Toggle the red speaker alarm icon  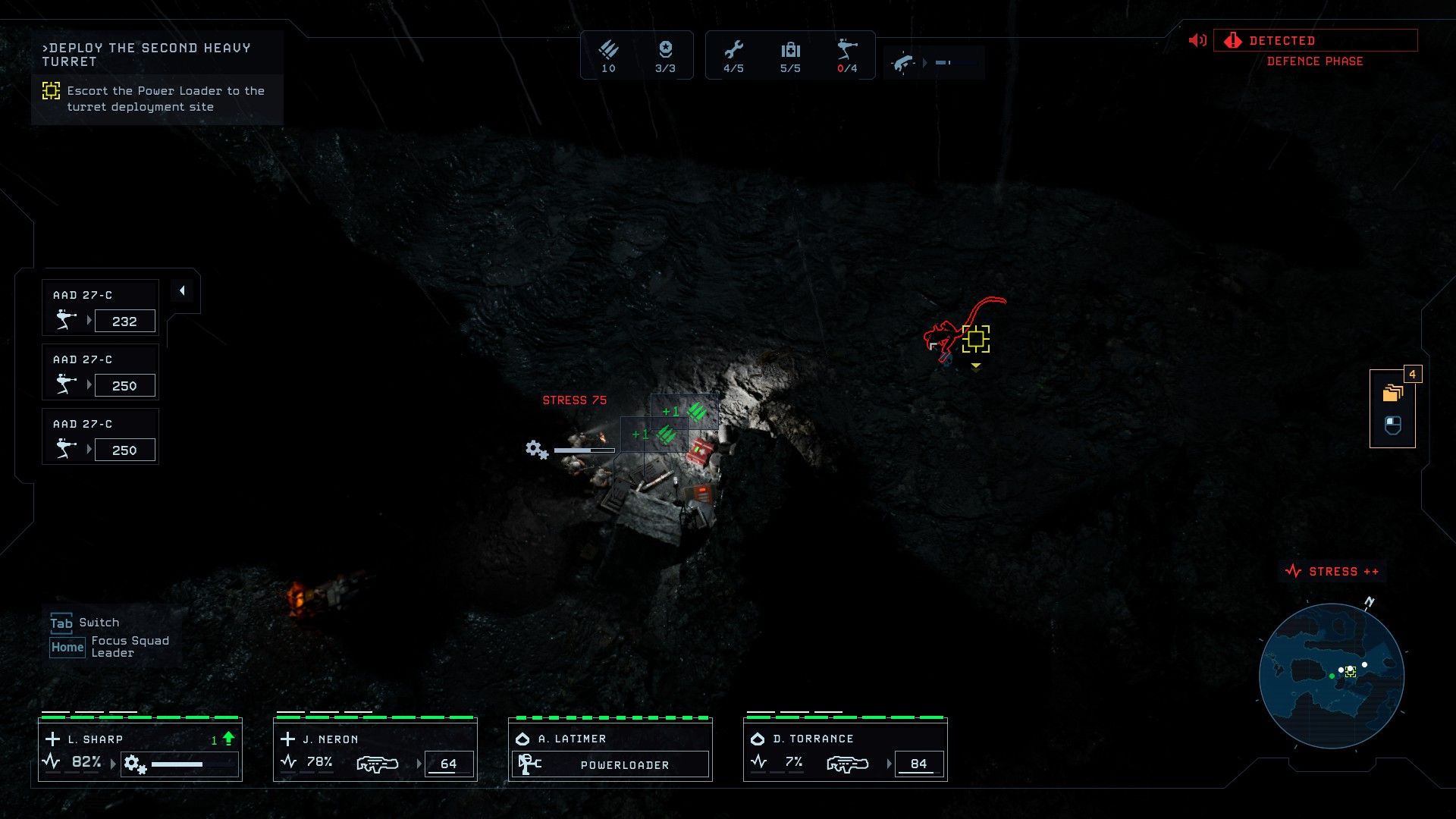pos(1197,41)
